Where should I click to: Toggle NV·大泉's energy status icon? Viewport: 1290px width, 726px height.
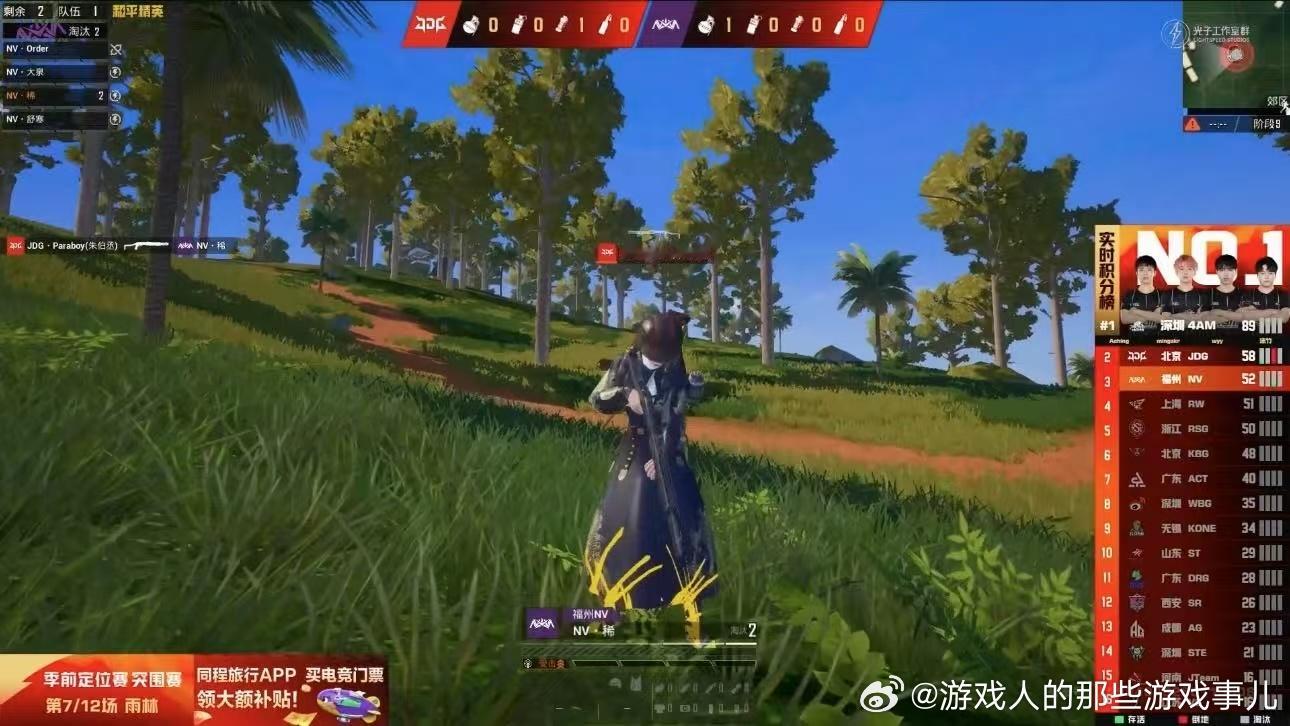tap(116, 73)
